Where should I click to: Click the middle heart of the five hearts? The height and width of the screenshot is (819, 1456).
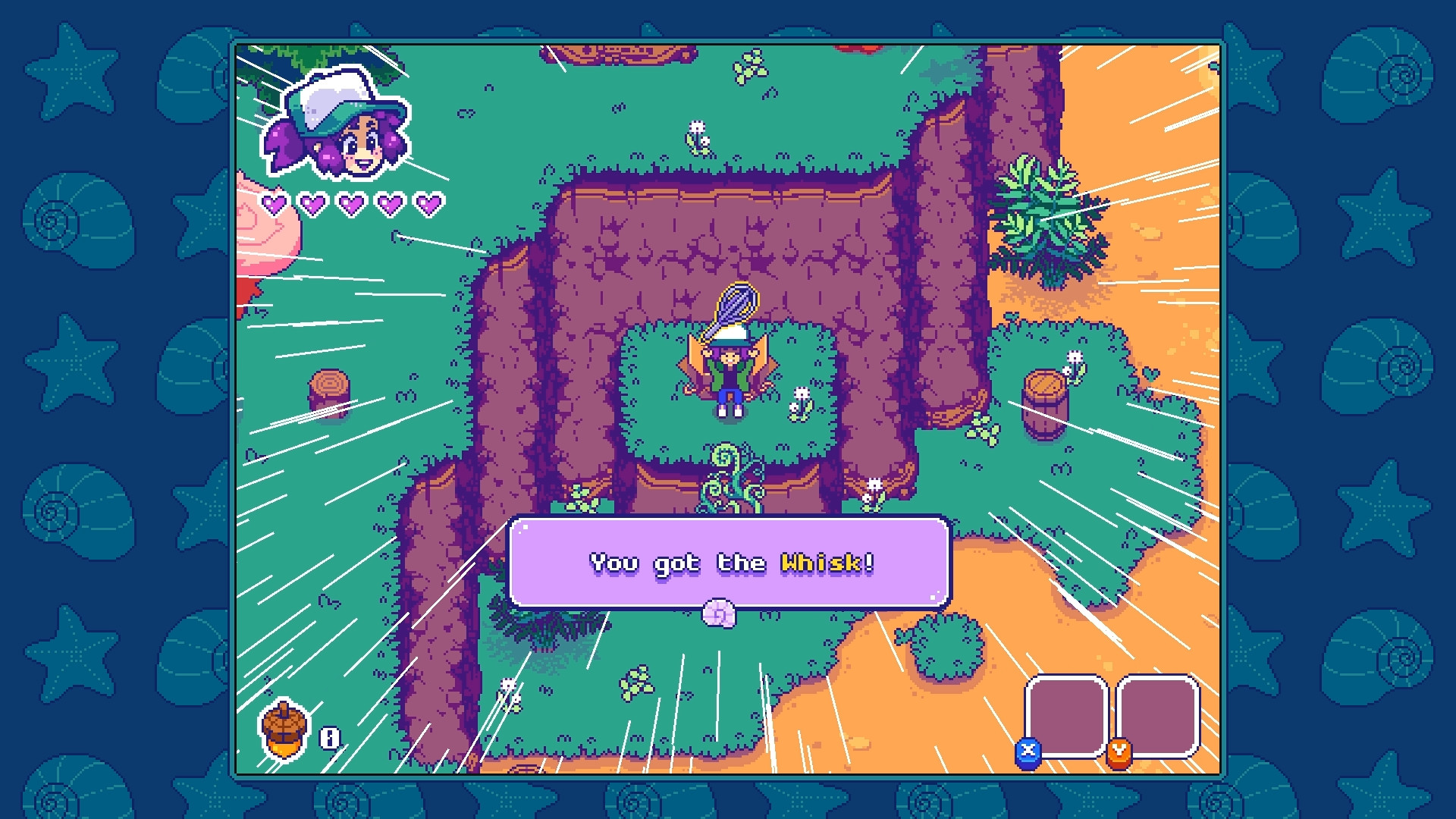tap(351, 203)
